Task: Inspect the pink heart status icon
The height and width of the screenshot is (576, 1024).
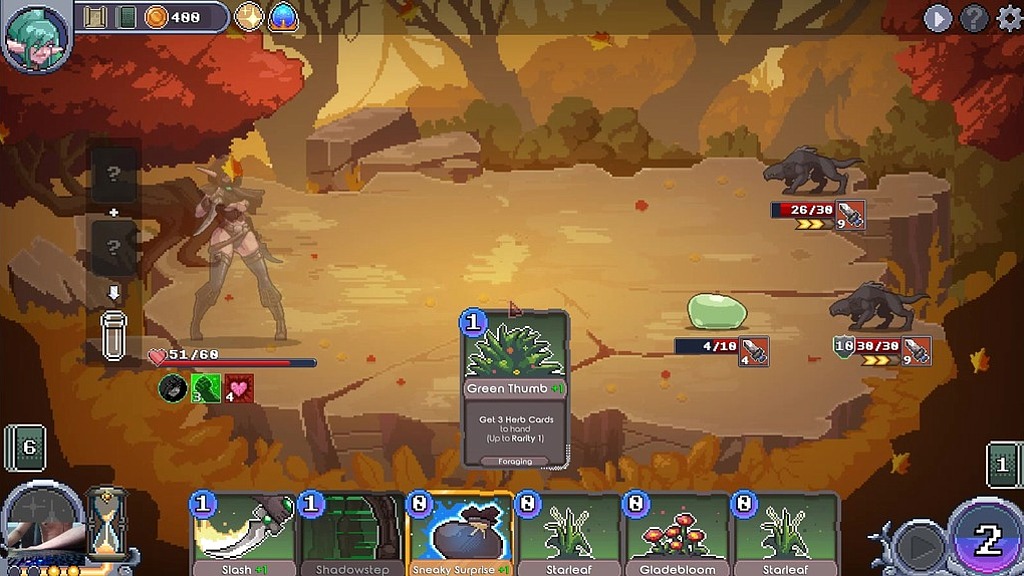Action: pos(238,388)
